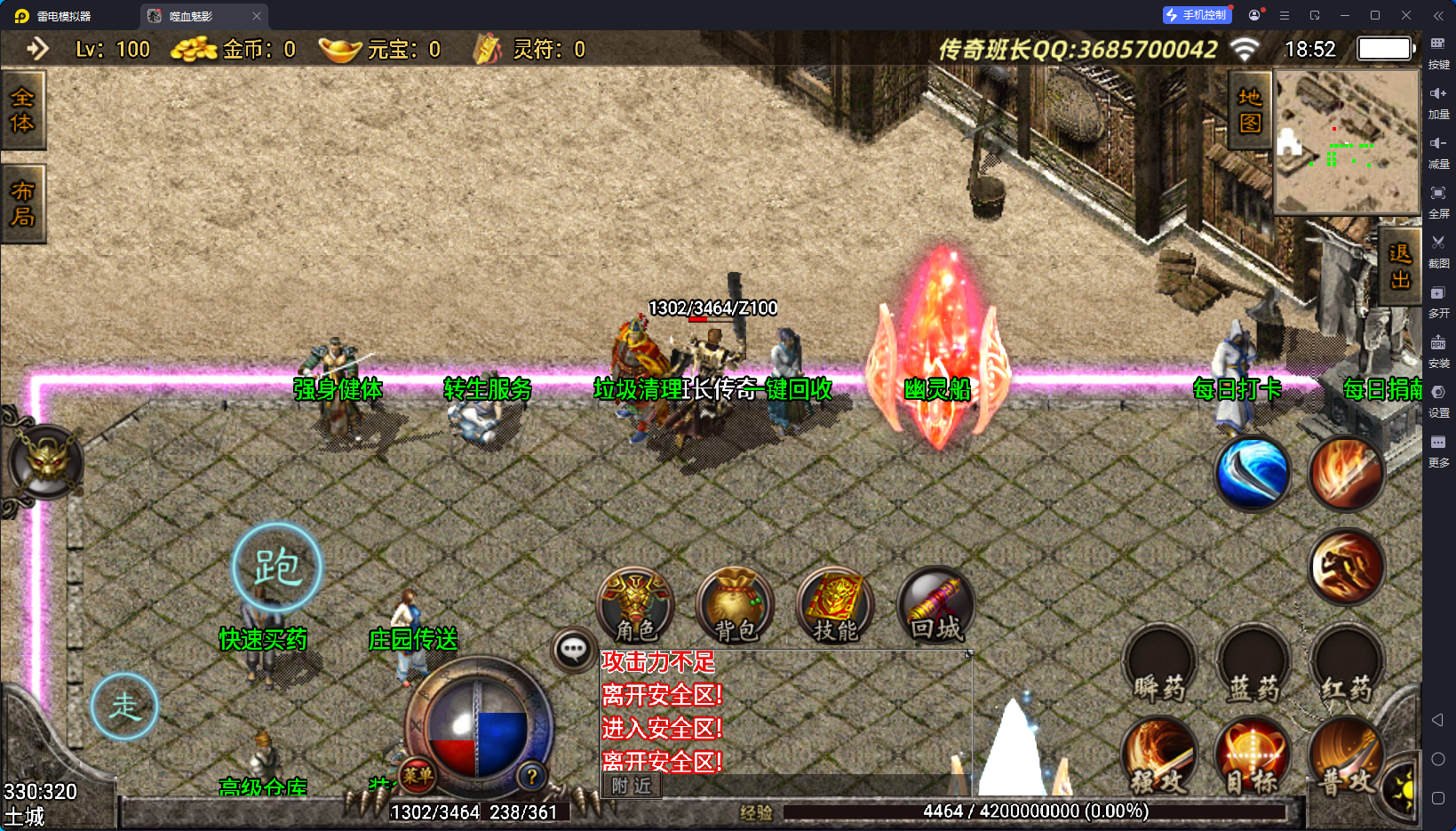The image size is (1456, 831).
Task: Open the 地图 map button
Action: [x=1250, y=110]
